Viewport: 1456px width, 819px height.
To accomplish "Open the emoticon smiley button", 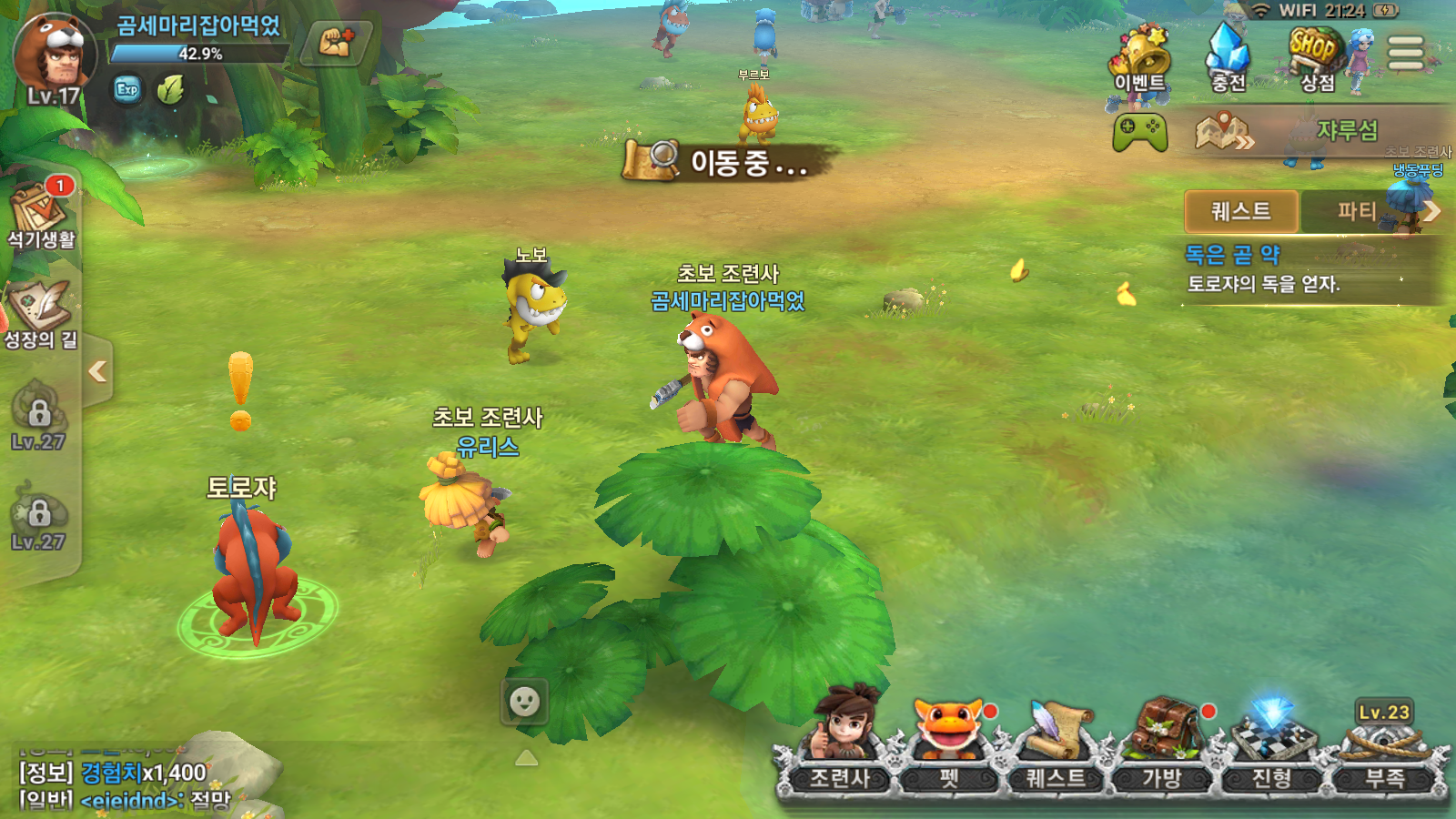I will (525, 702).
